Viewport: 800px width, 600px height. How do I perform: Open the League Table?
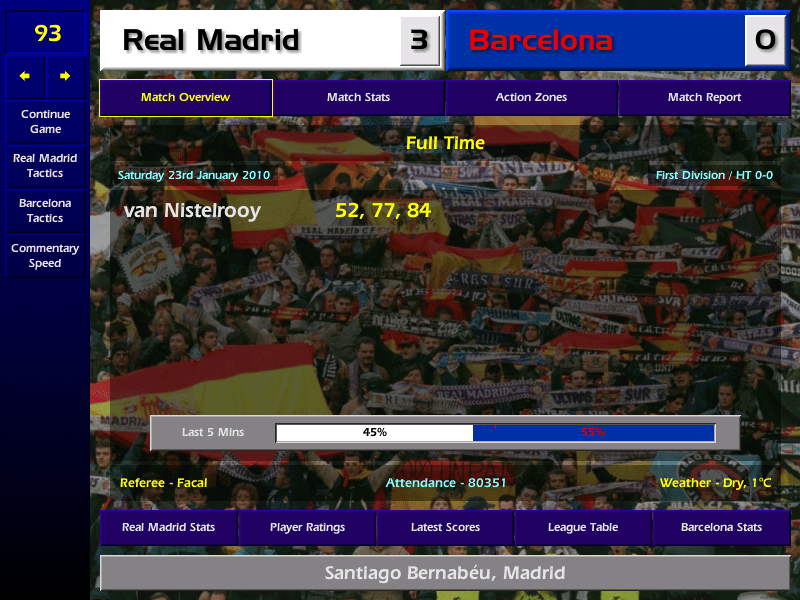tap(583, 527)
